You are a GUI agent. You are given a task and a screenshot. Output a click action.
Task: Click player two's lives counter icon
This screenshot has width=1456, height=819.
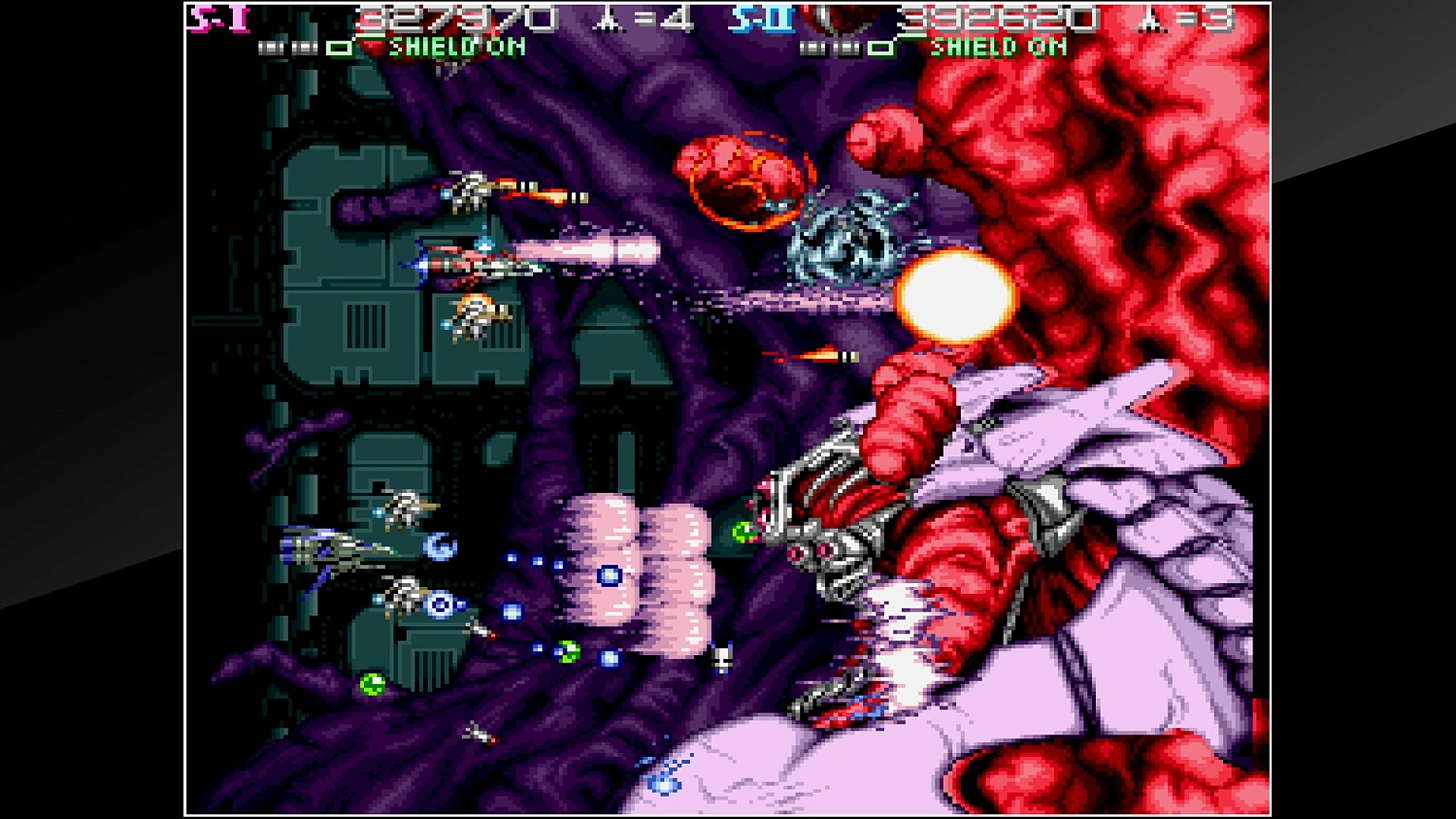pyautogui.click(x=1147, y=19)
